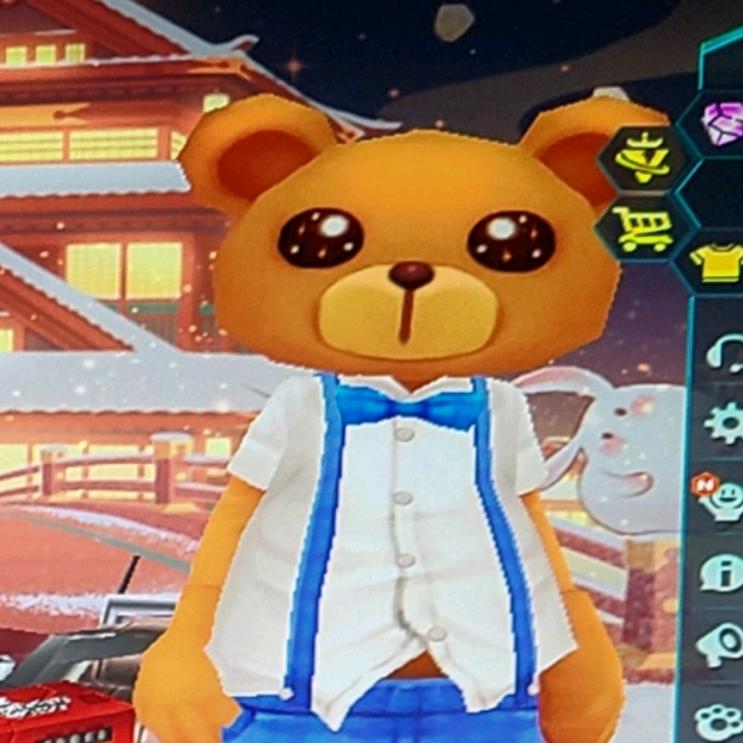Open the headset support icon
The image size is (743, 743).
pos(725,352)
